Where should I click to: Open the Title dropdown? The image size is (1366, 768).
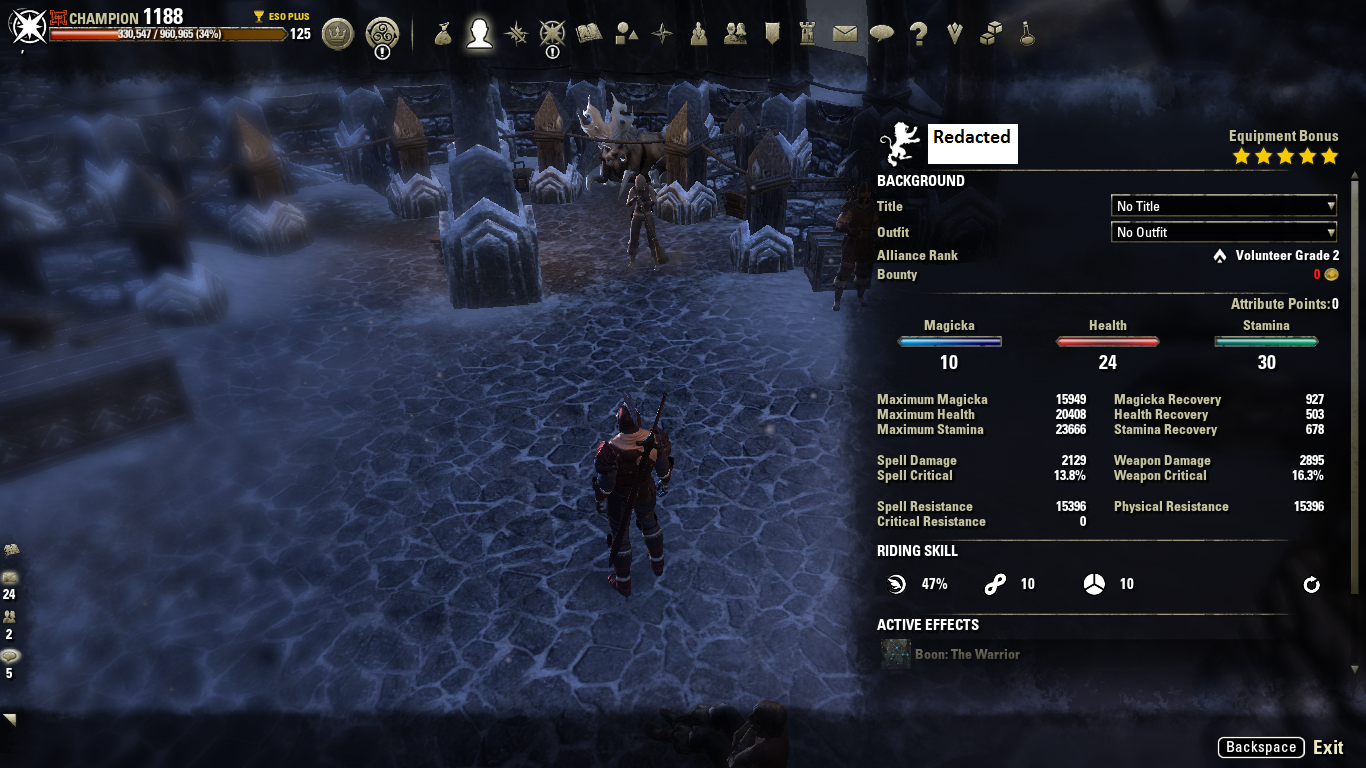click(1224, 206)
